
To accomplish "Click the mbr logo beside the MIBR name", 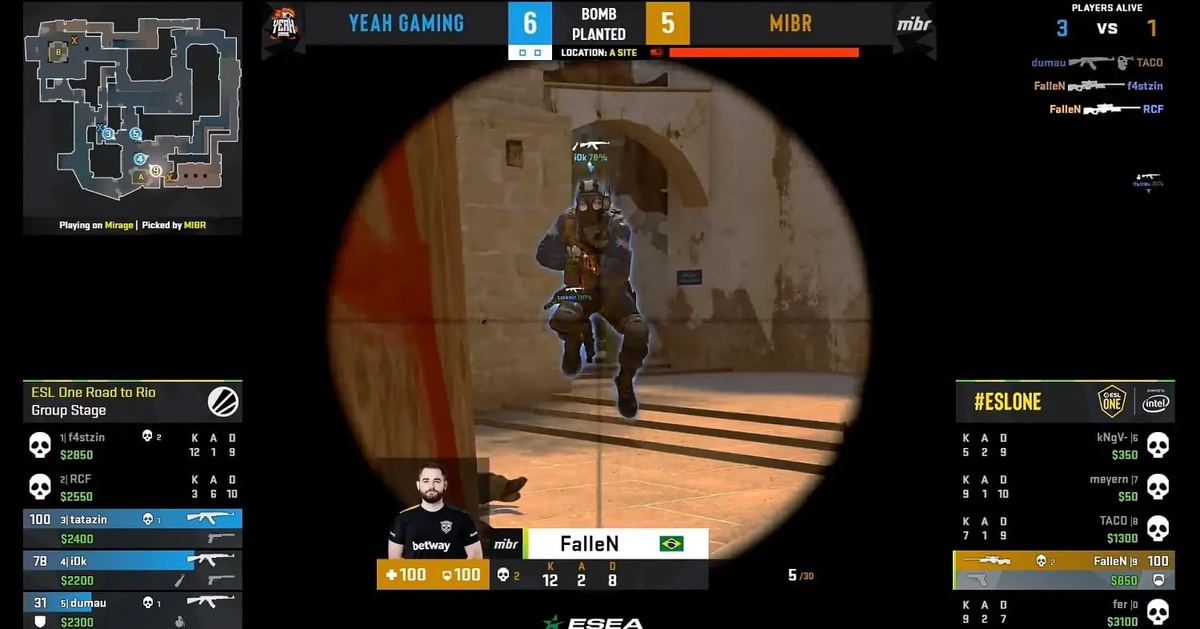I will [x=914, y=24].
